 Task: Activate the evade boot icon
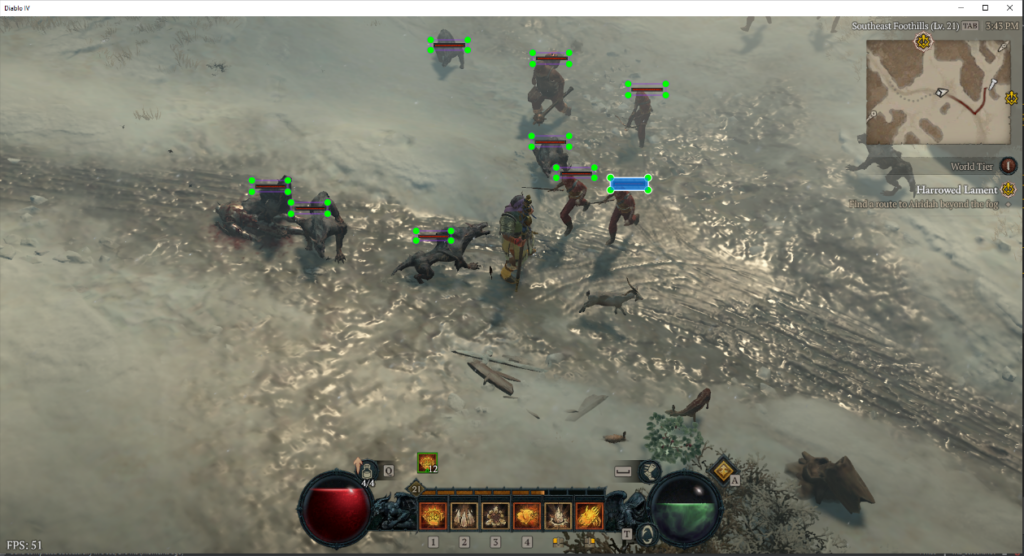(x=650, y=469)
